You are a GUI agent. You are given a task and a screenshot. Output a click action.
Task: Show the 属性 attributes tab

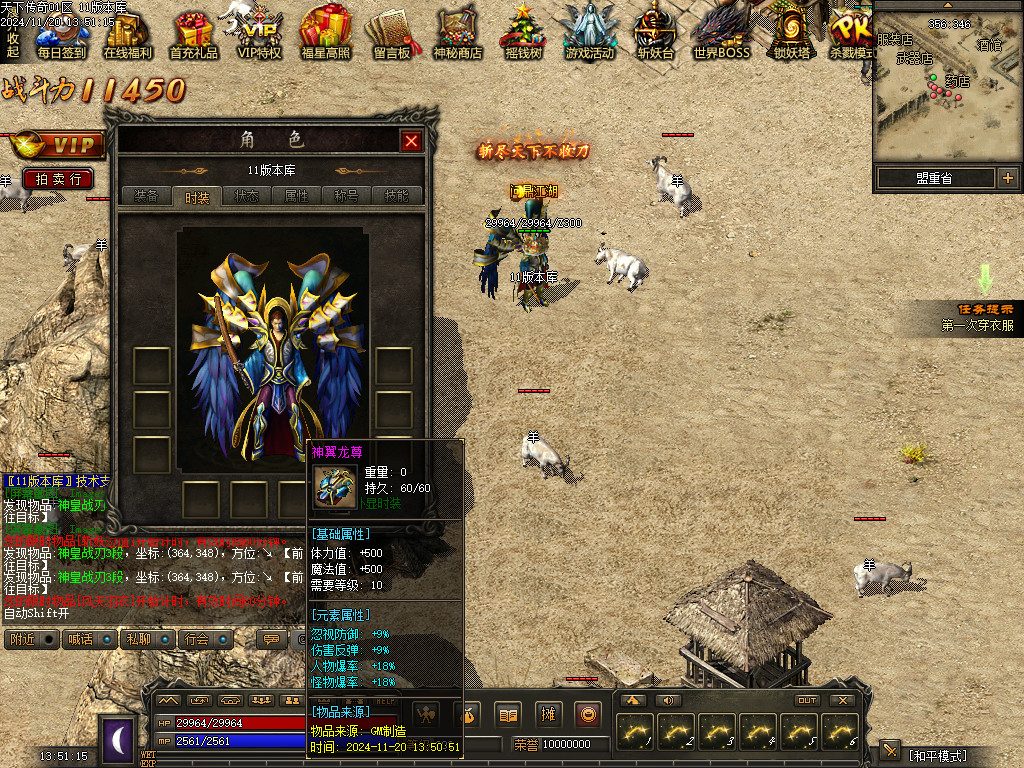tap(297, 196)
